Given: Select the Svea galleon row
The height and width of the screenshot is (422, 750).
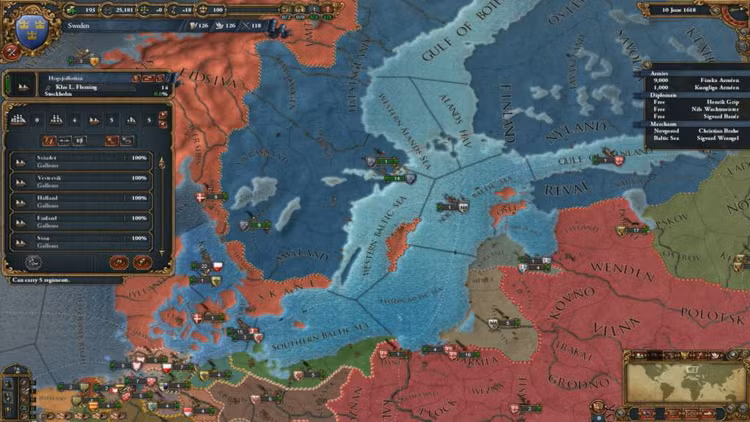Looking at the screenshot, I should click(82, 238).
